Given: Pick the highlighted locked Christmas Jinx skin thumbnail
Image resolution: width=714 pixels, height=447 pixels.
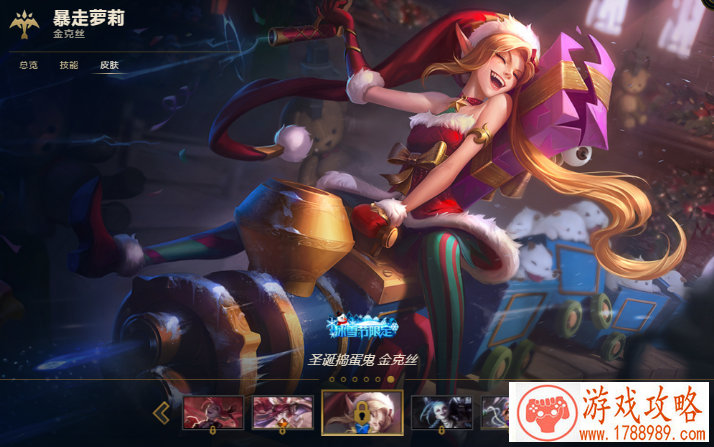Looking at the screenshot, I should (x=362, y=411).
